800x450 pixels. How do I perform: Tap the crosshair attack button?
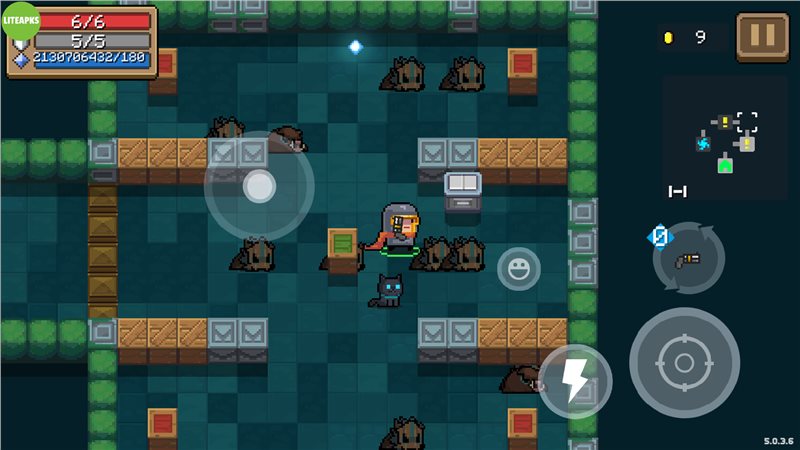[x=684, y=362]
